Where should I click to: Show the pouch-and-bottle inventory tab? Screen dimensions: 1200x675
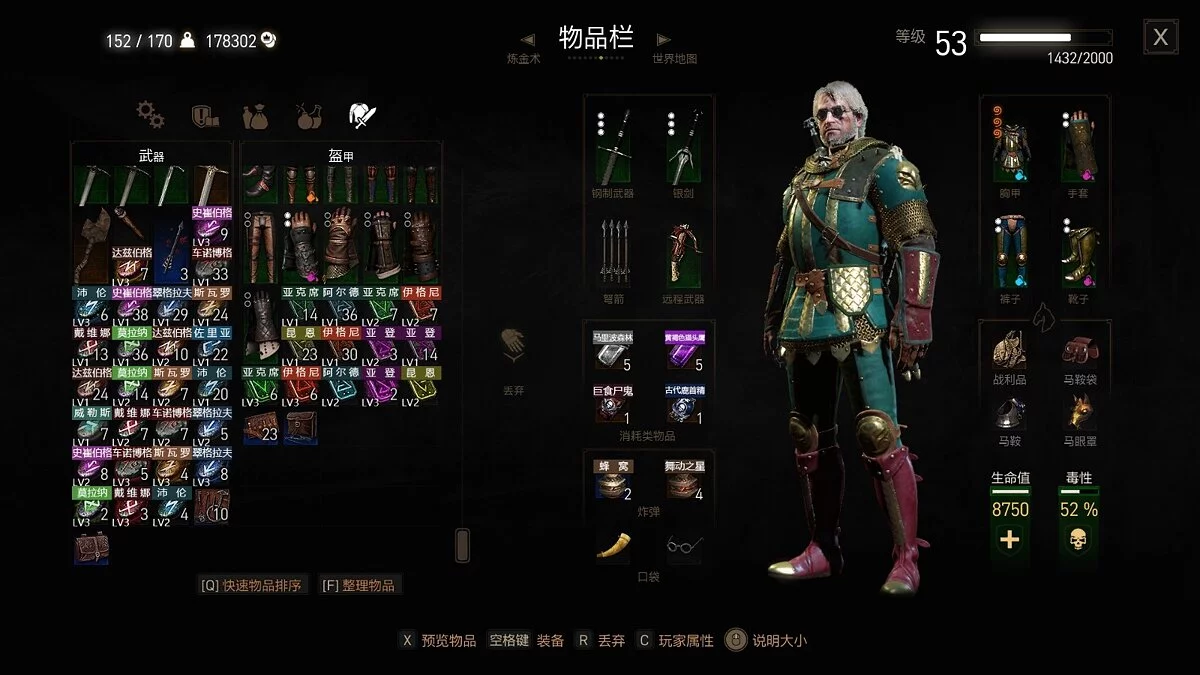pyautogui.click(x=256, y=116)
